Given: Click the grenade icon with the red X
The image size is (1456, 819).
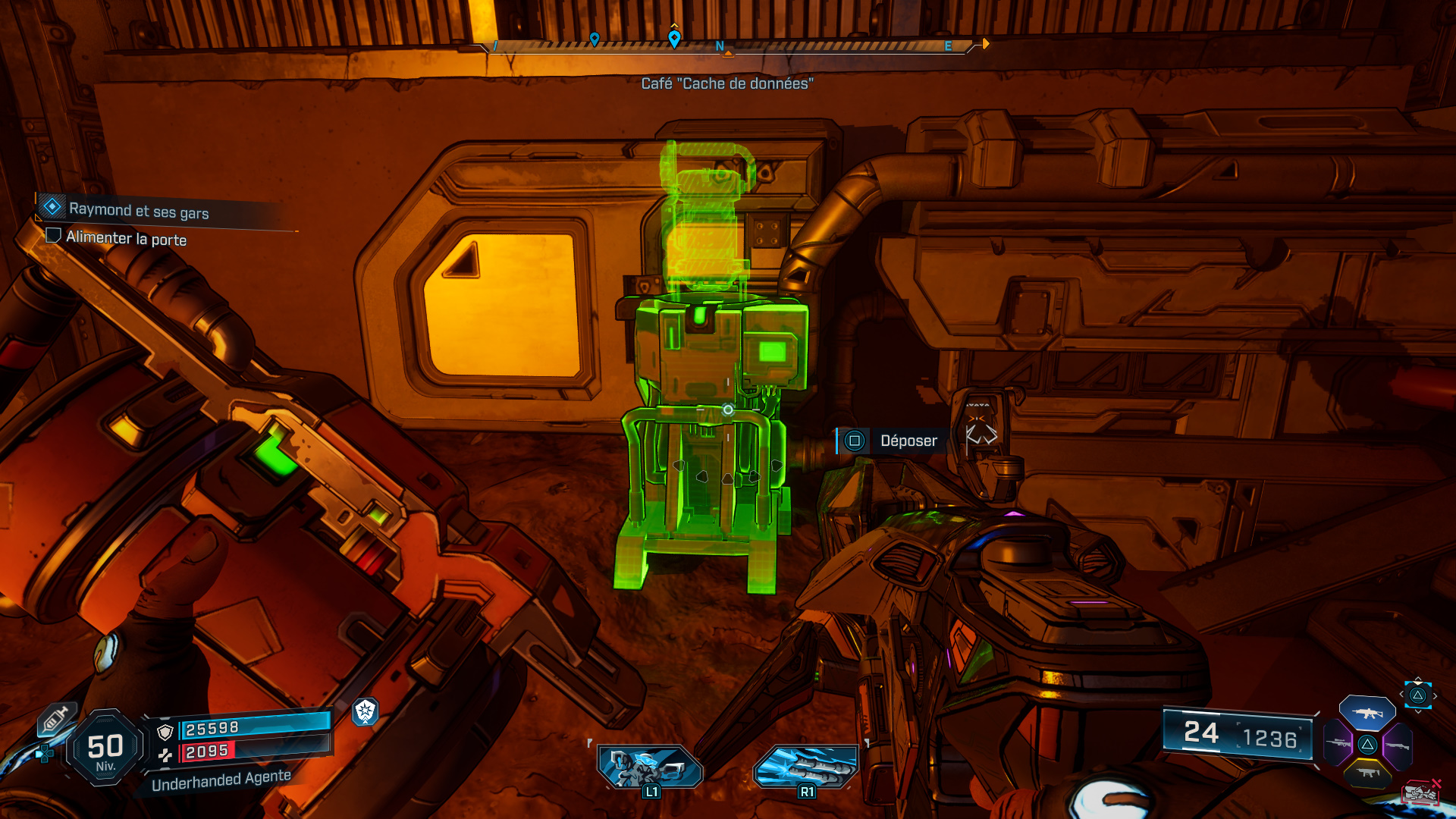Looking at the screenshot, I should (1420, 792).
